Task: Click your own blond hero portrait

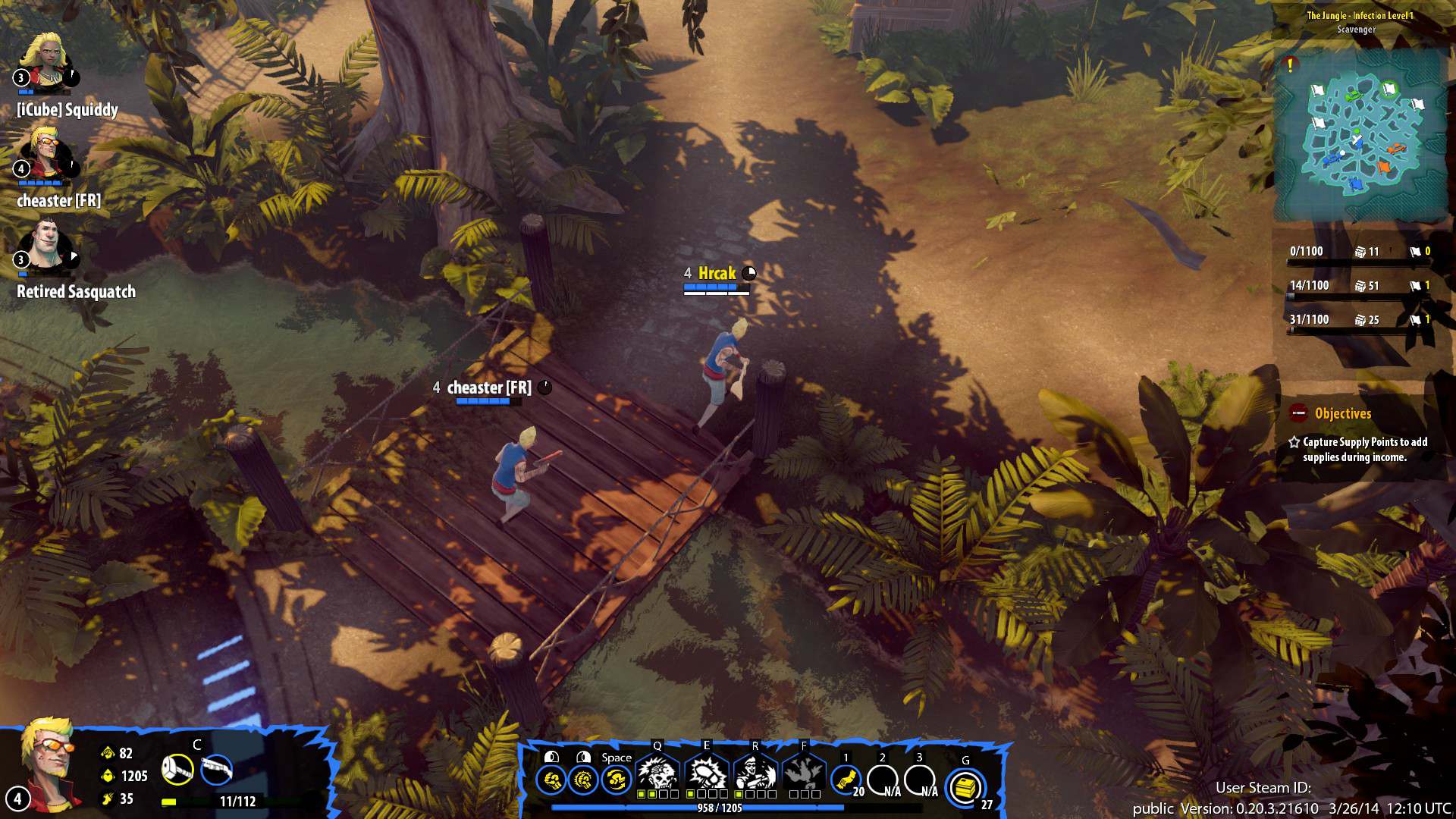Action: pos(47,762)
